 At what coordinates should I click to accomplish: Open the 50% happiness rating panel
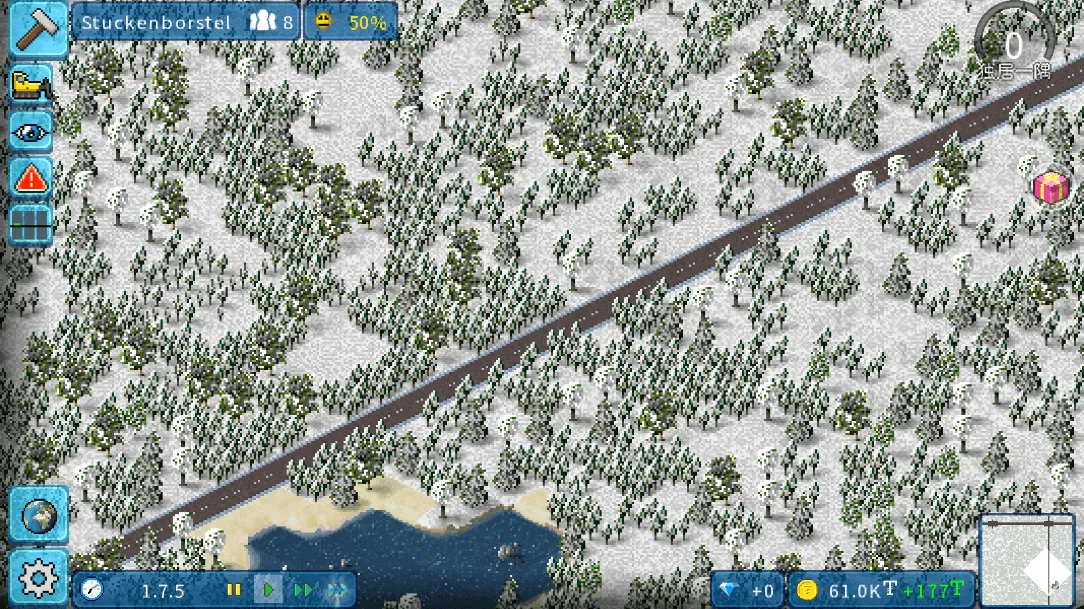pos(350,22)
